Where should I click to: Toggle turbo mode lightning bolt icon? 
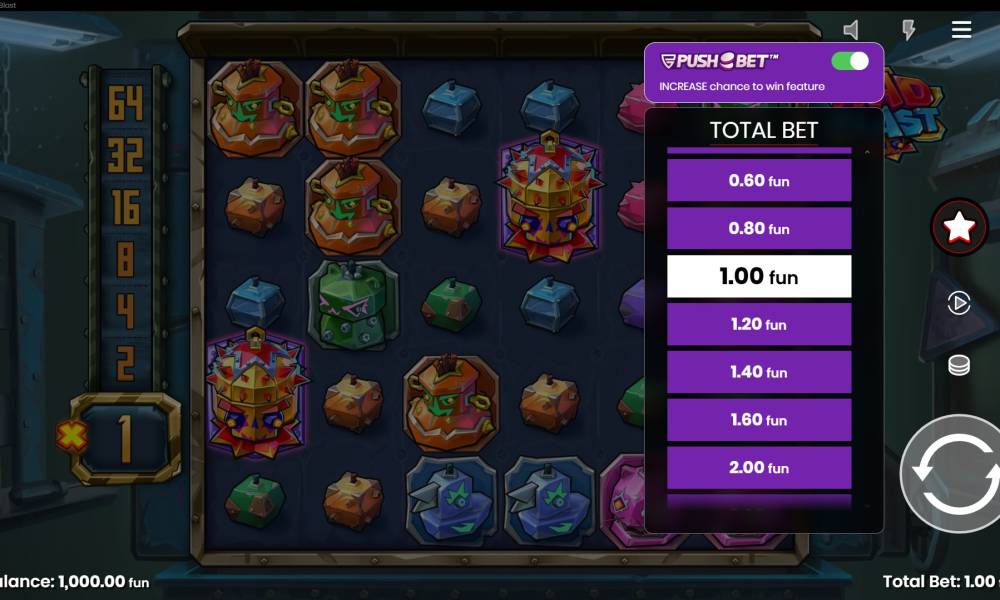(x=908, y=30)
